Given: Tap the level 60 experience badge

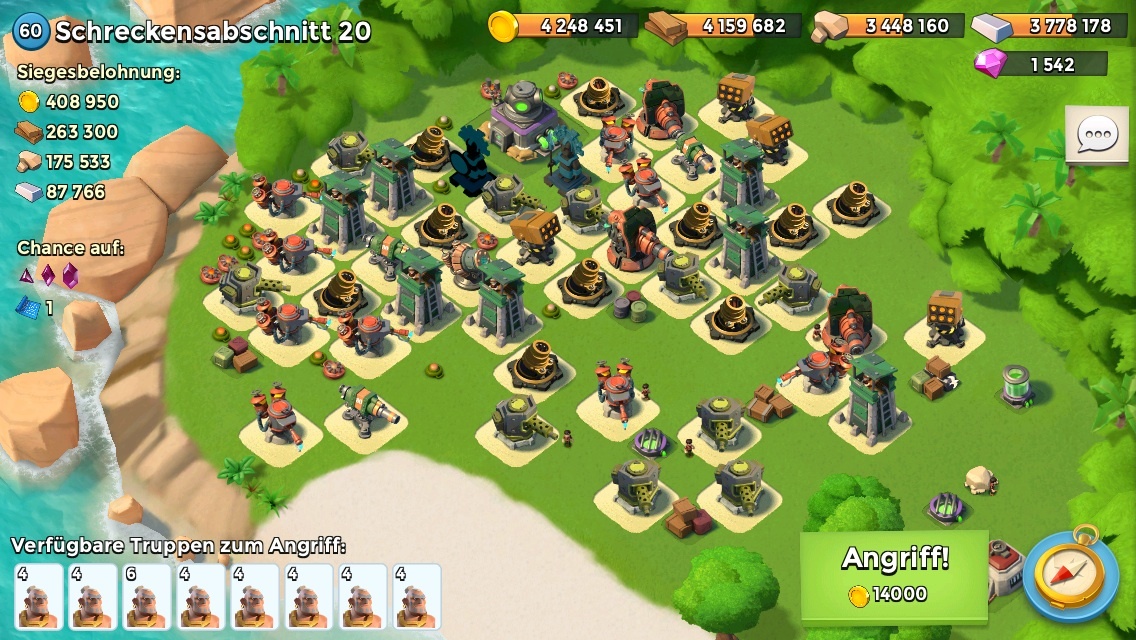Looking at the screenshot, I should coord(31,30).
